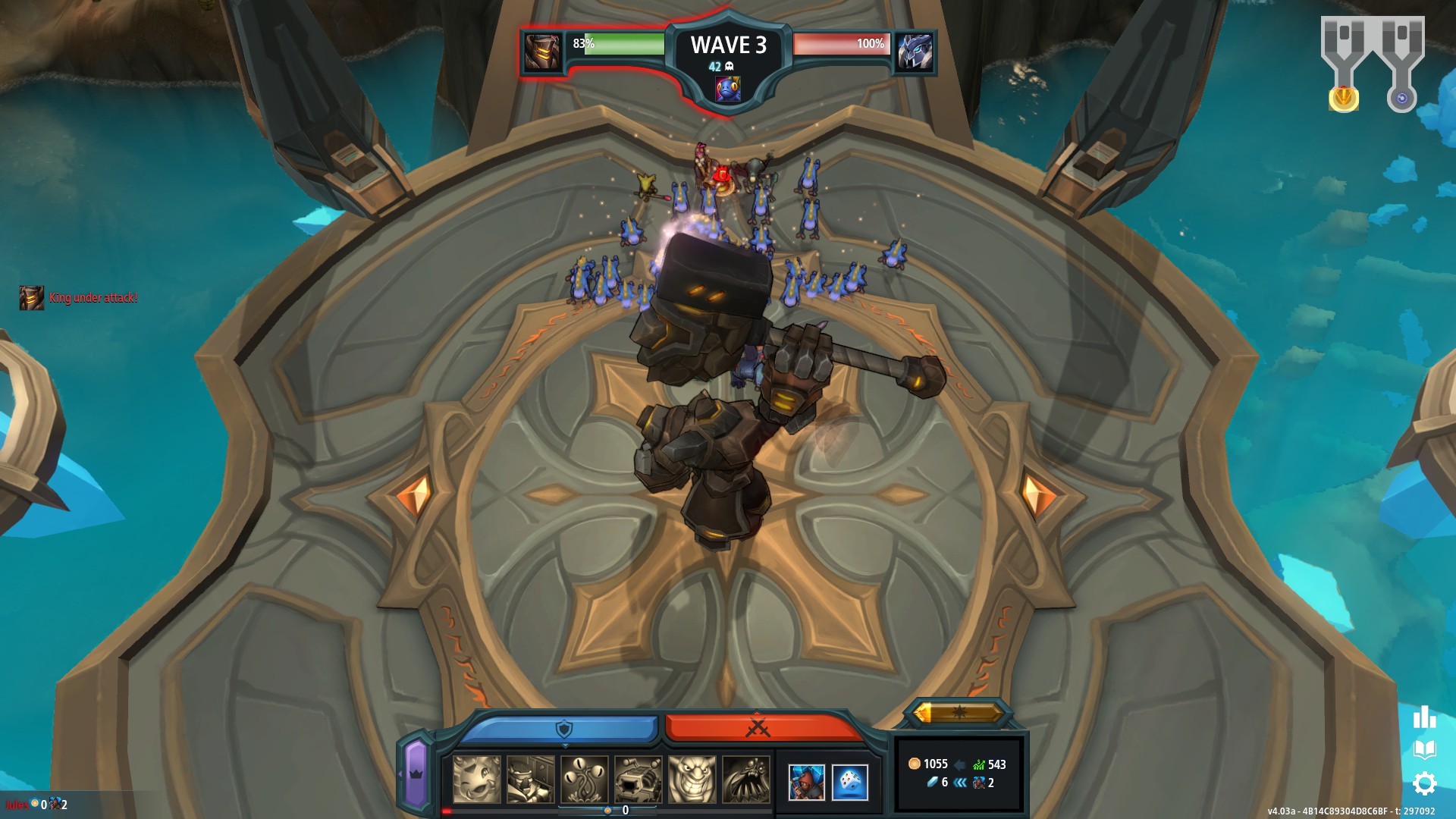Viewport: 1456px width, 819px height.
Task: Select the three-eyed tentacle unit icon
Action: click(584, 780)
